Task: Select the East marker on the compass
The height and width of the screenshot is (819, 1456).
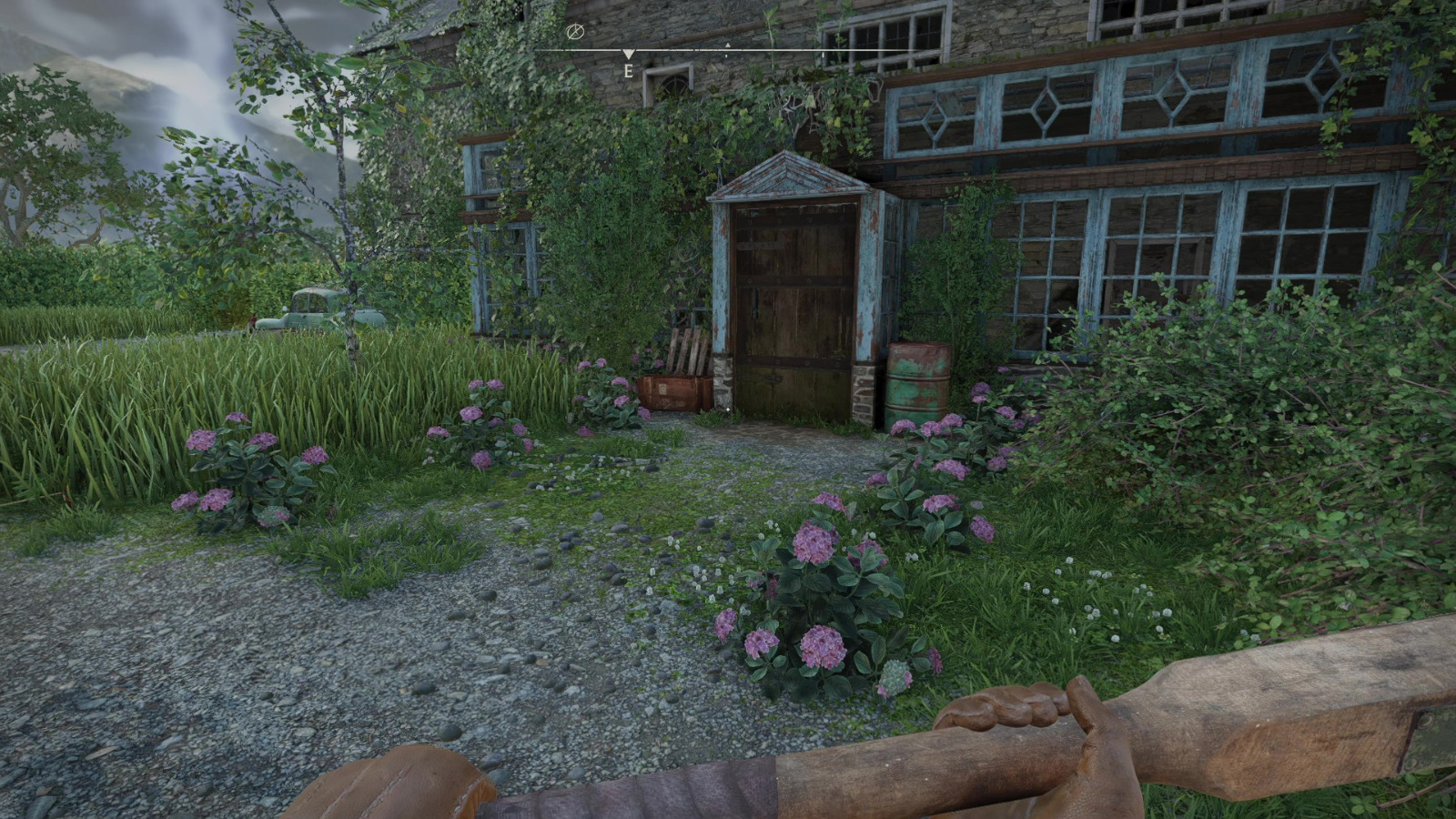Action: (x=628, y=69)
